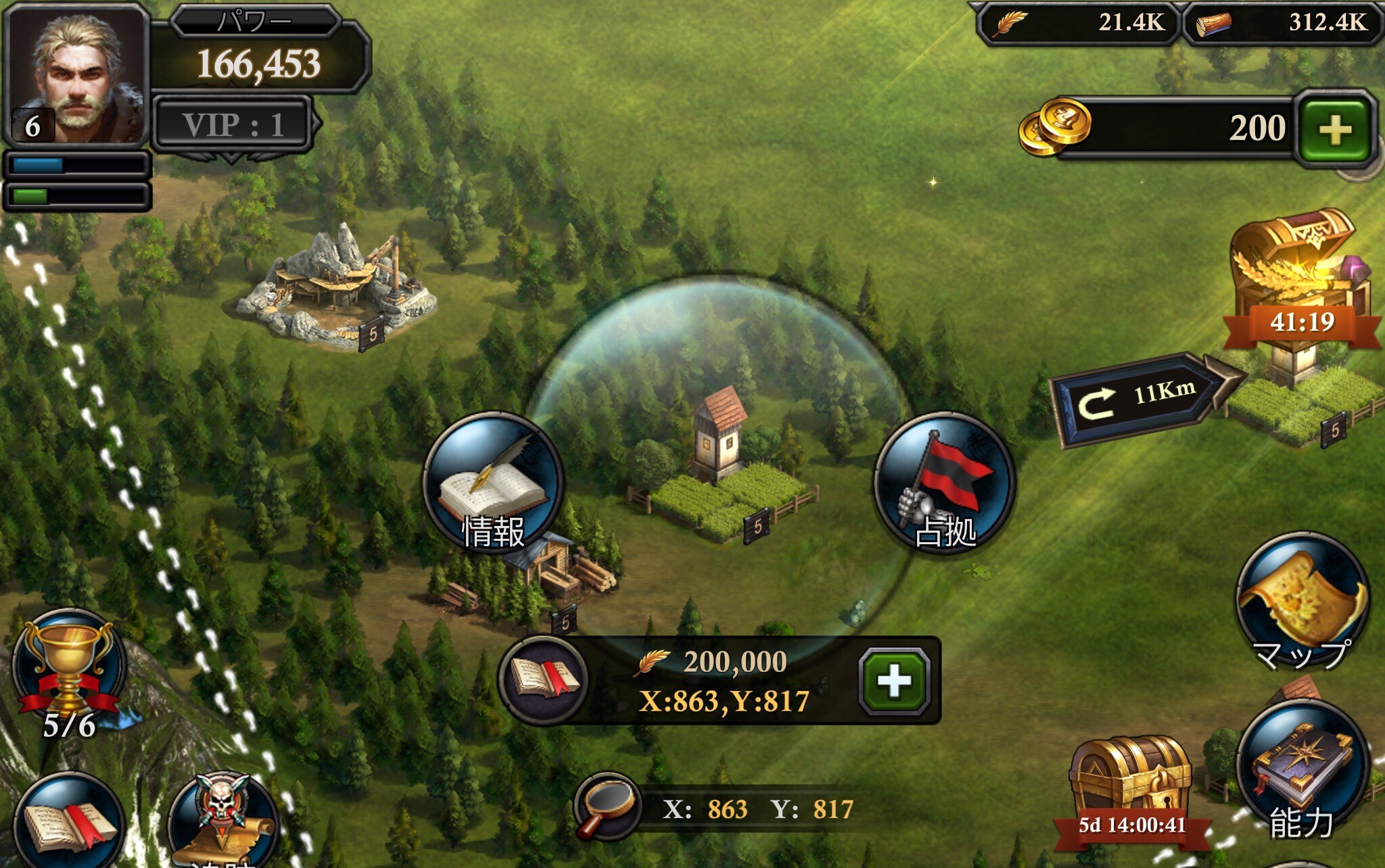Open the 能力 ability book
1385x868 pixels.
tap(1302, 771)
